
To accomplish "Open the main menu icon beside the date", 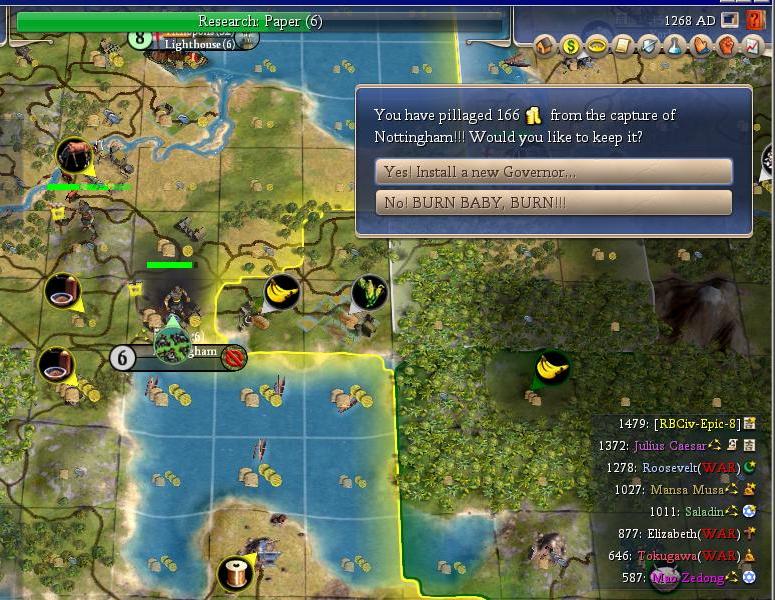I will [730, 20].
